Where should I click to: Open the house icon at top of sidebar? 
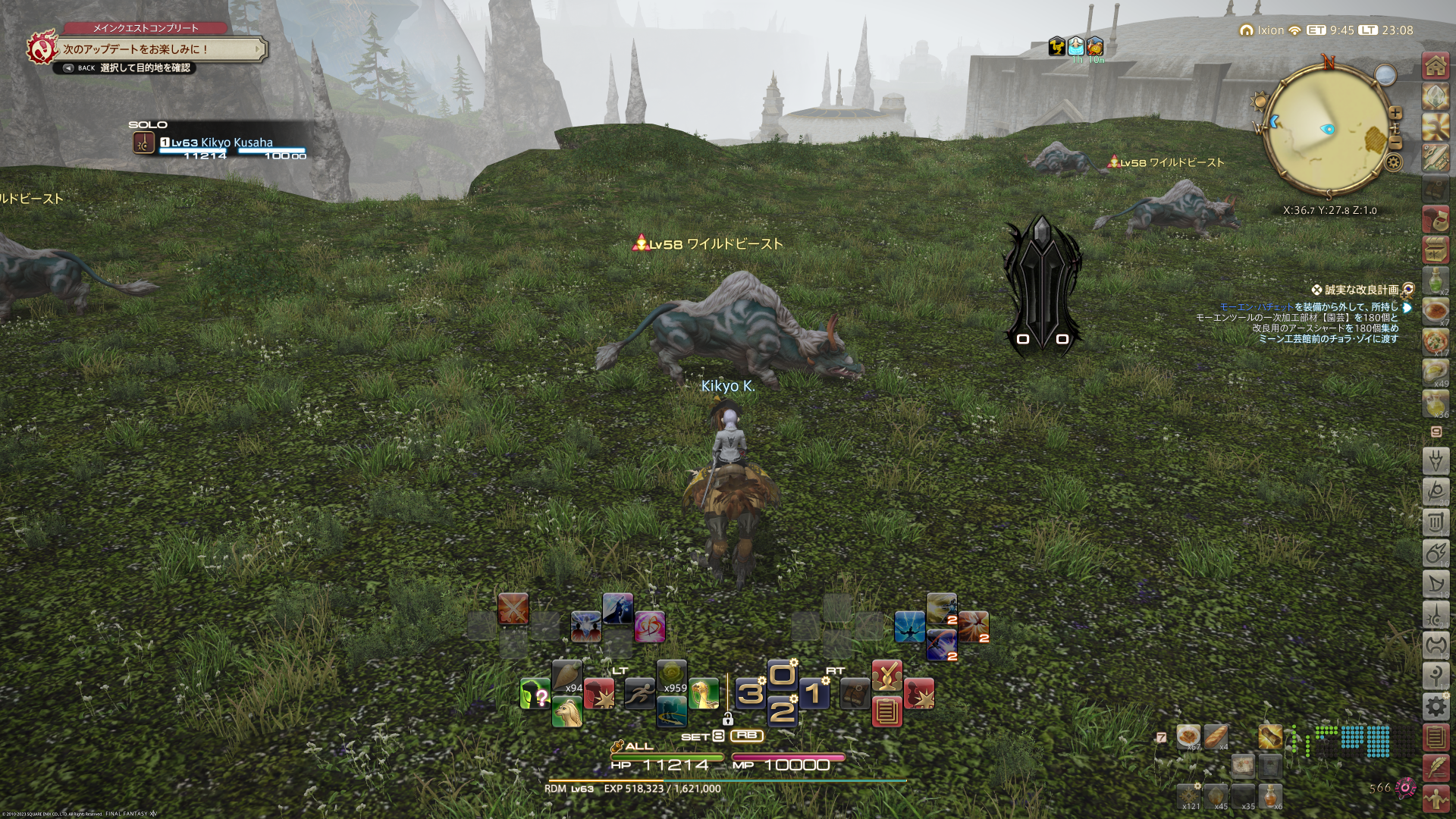1436,67
